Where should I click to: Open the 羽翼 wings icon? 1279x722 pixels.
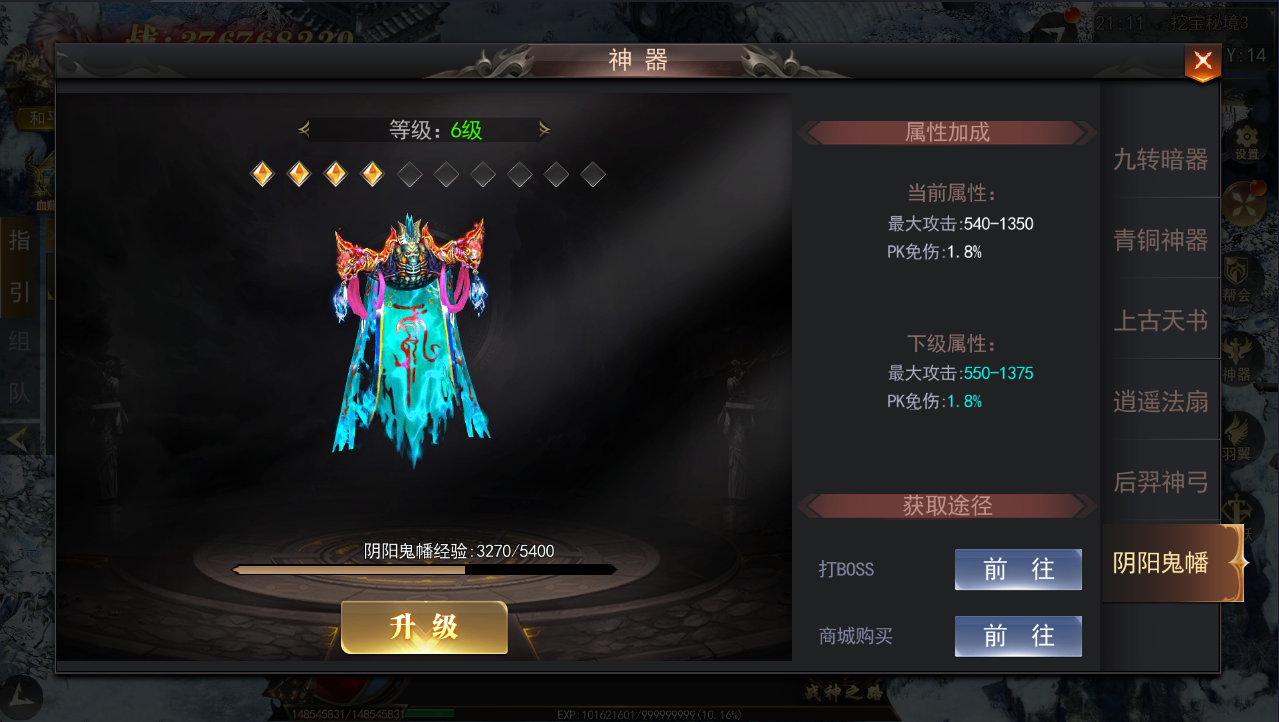coord(1238,438)
